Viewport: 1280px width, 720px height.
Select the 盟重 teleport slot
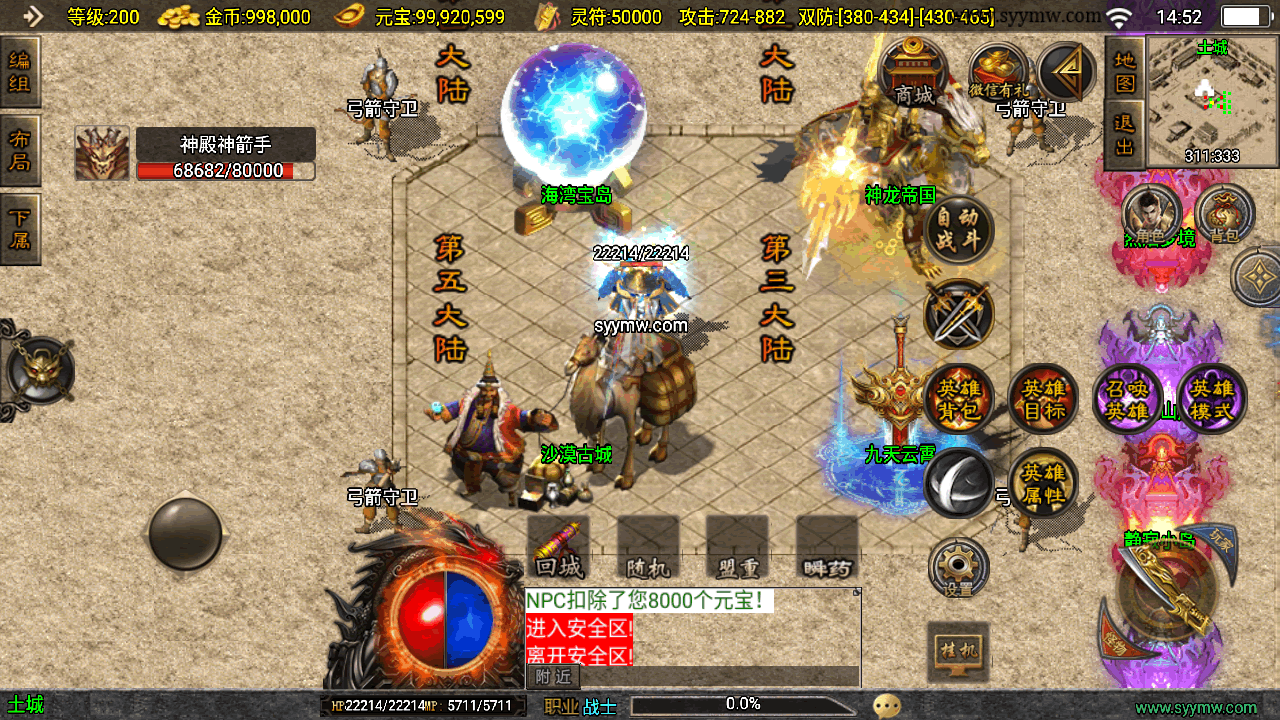pyautogui.click(x=737, y=547)
